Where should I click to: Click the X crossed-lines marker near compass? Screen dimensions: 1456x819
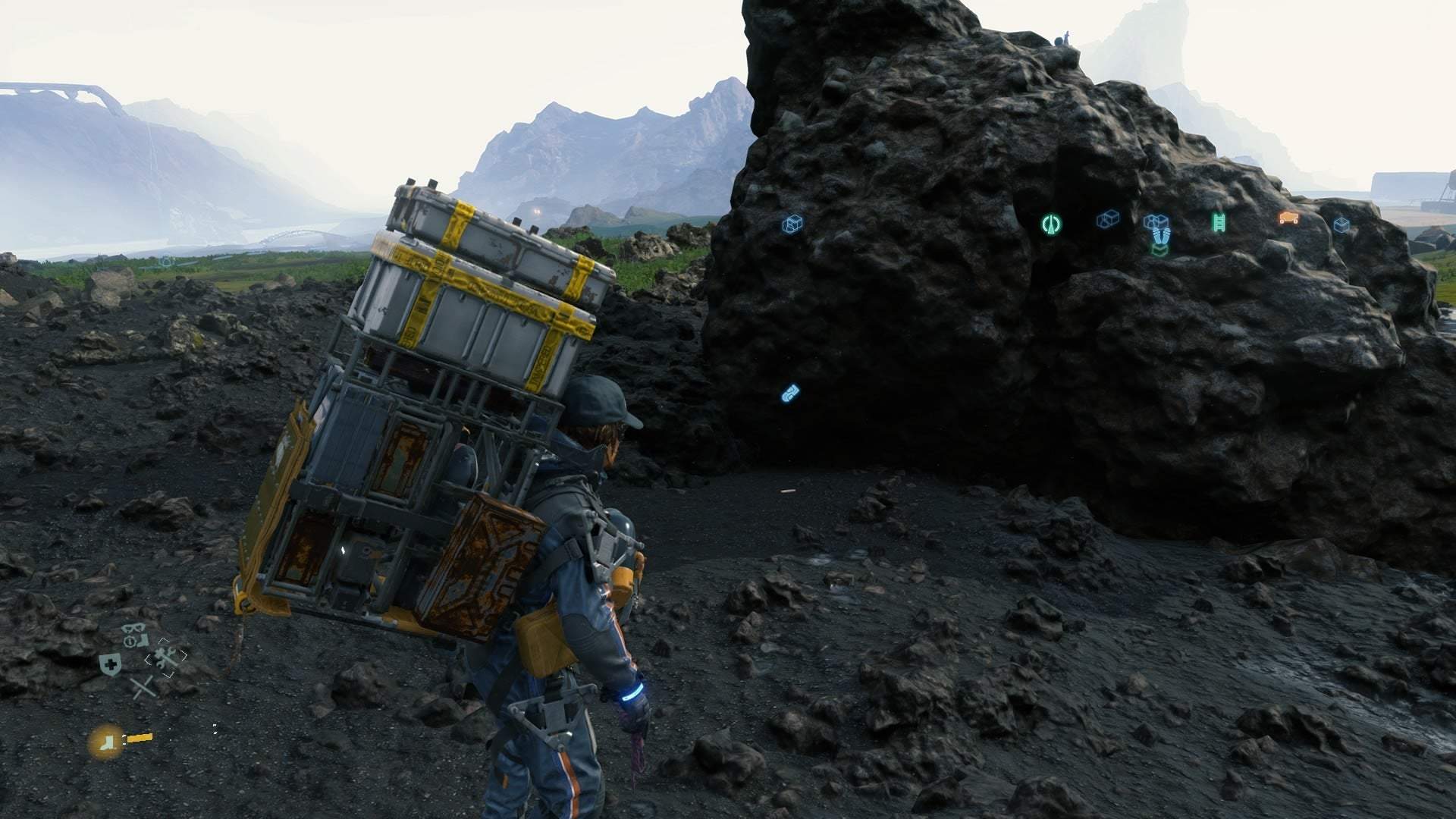tap(143, 687)
